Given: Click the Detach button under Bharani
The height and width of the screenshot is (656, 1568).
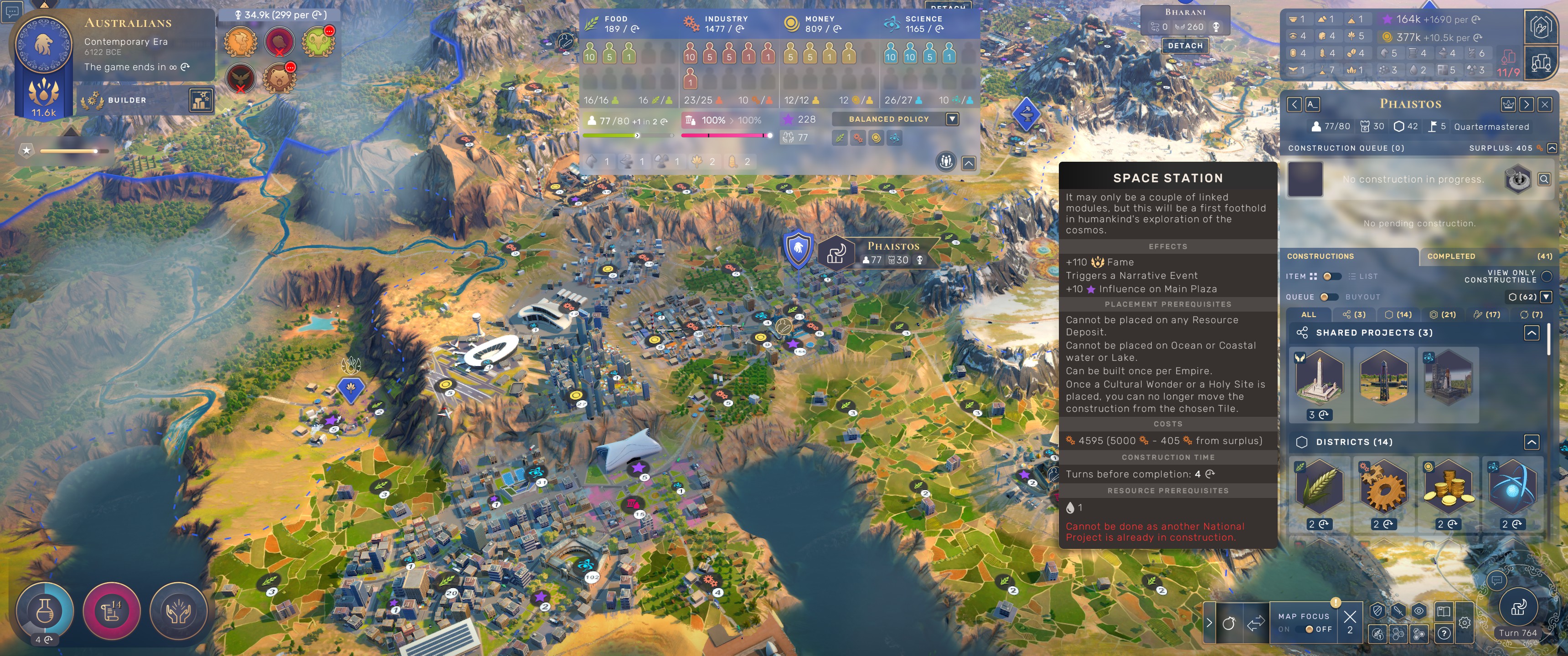Looking at the screenshot, I should point(1185,46).
